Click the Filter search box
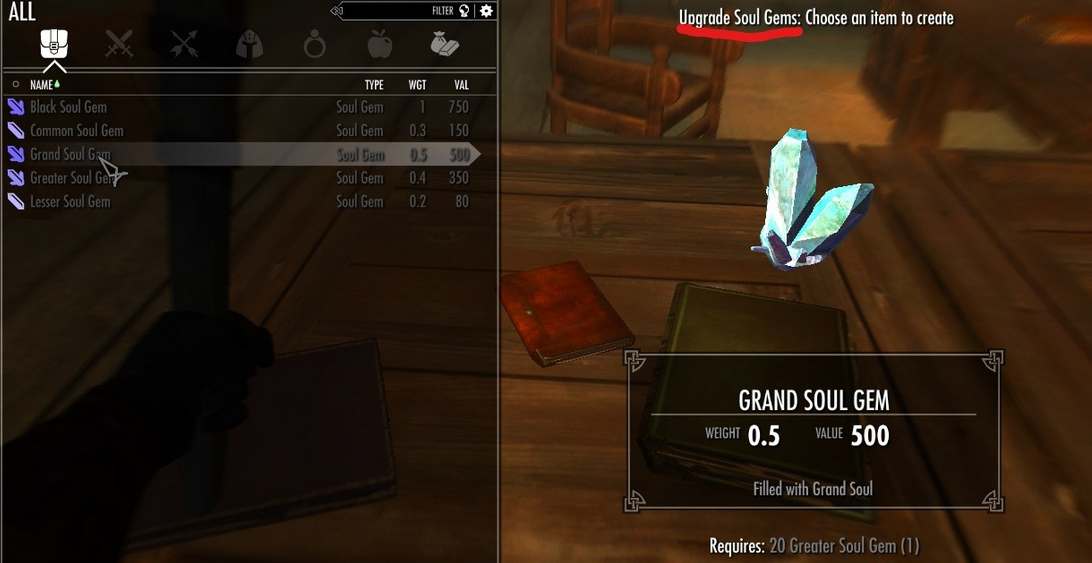This screenshot has height=563, width=1092. point(400,11)
